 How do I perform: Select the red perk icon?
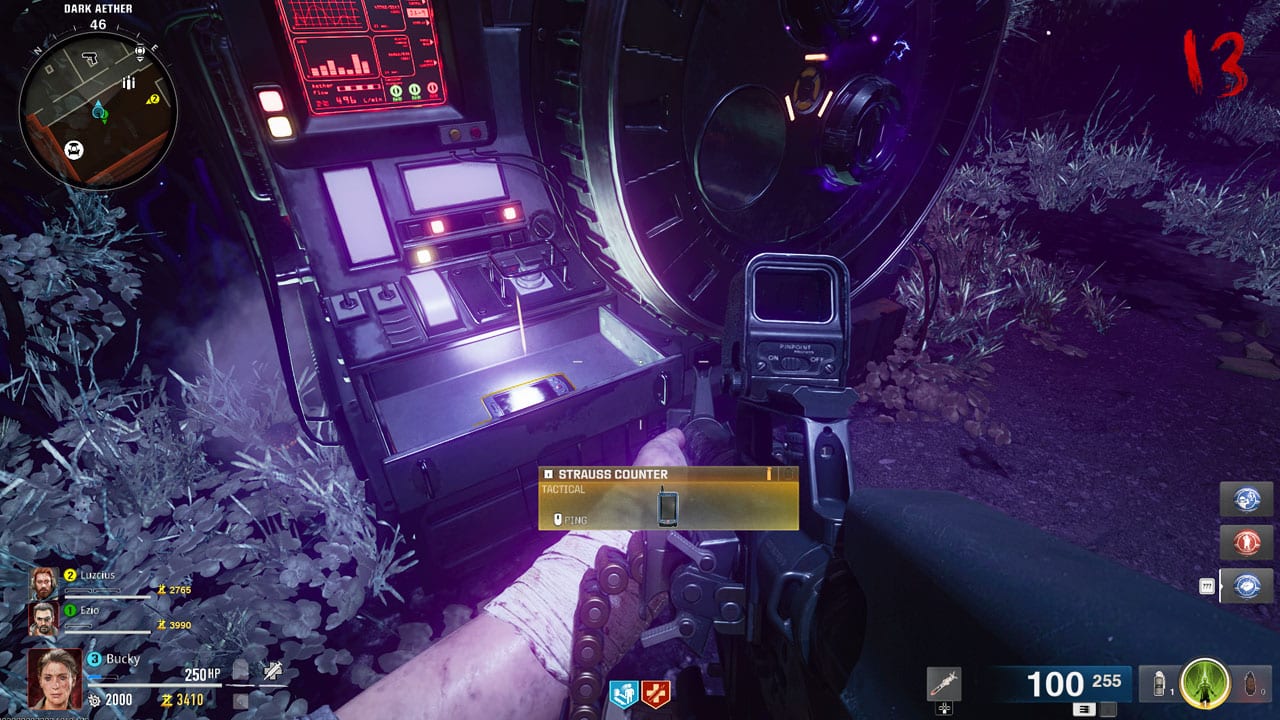[x=656, y=693]
